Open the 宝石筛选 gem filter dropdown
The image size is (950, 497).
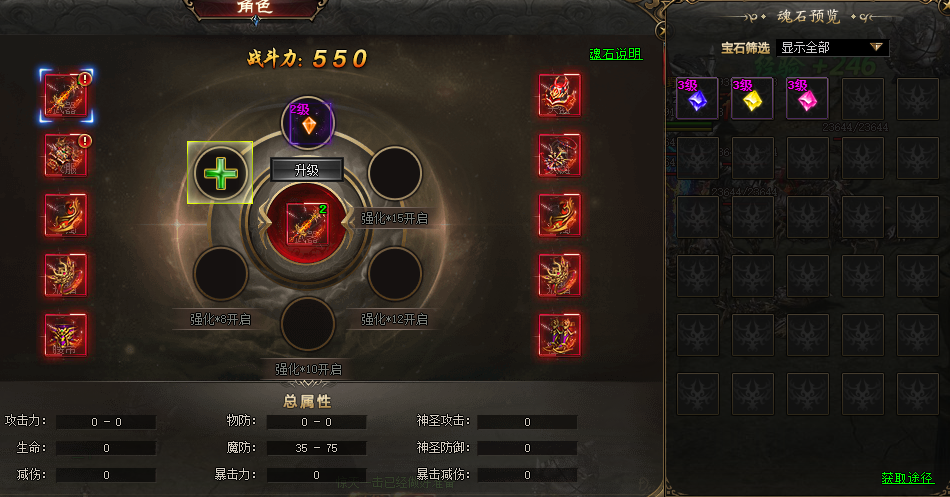(832, 47)
